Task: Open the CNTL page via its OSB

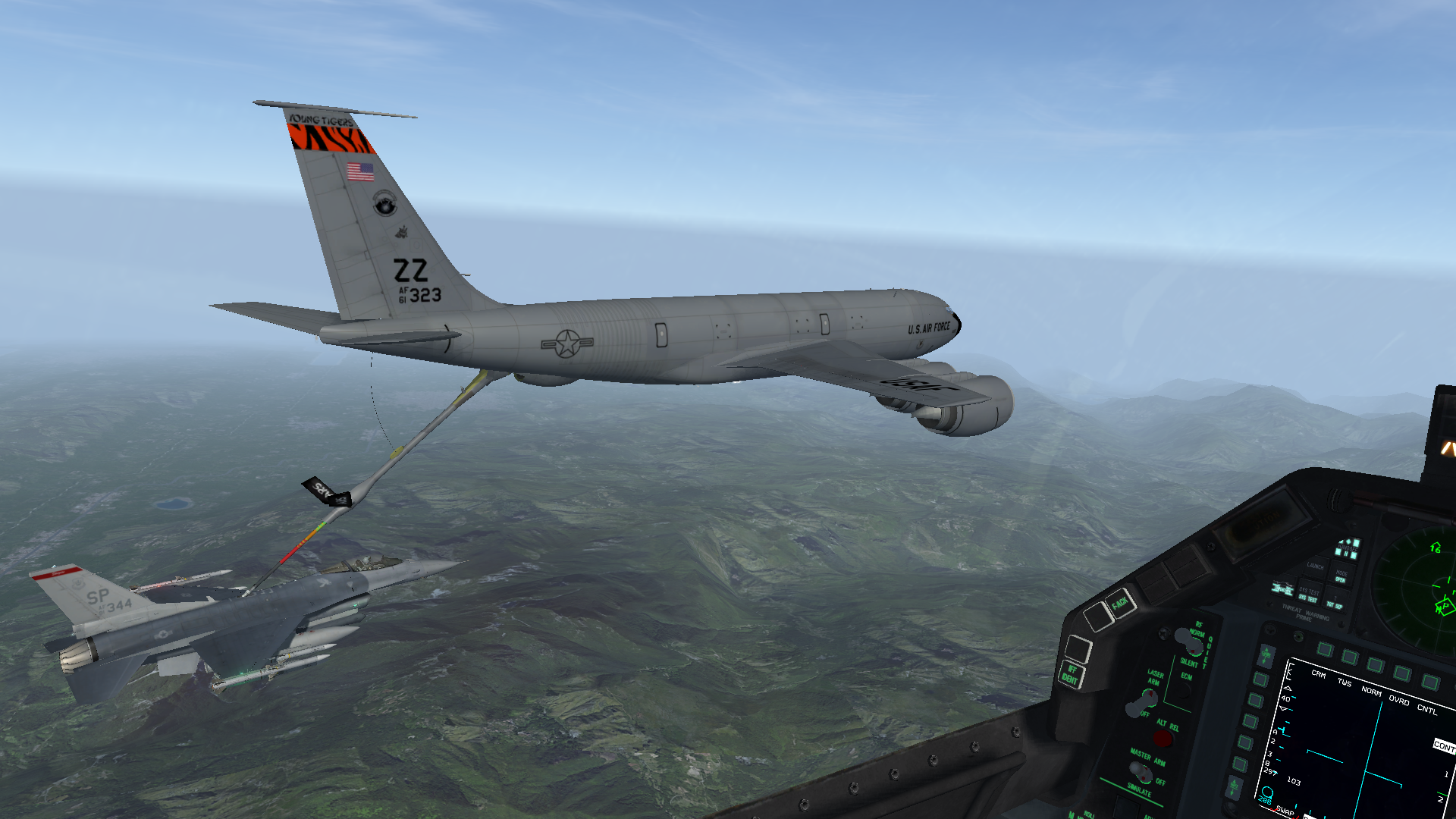Action: tap(1430, 682)
